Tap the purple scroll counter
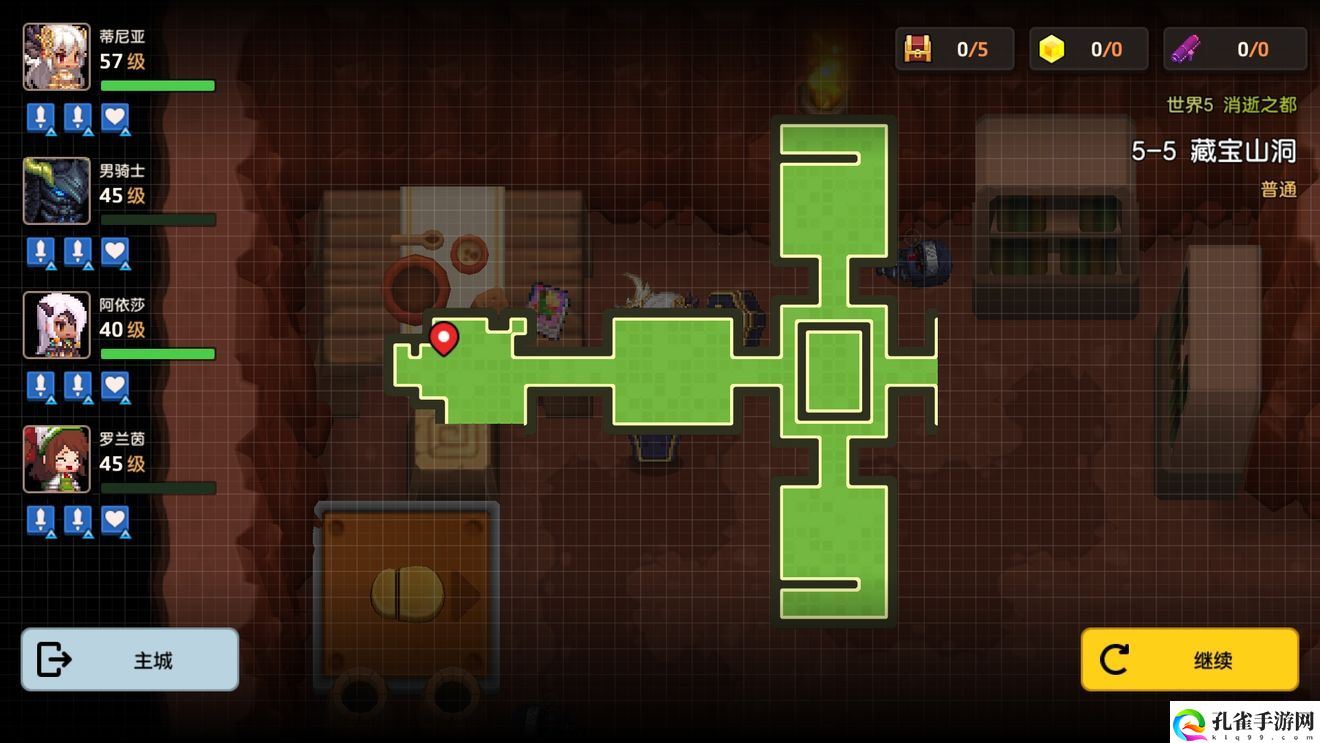Screen dimensions: 1320x743 [x=1235, y=49]
